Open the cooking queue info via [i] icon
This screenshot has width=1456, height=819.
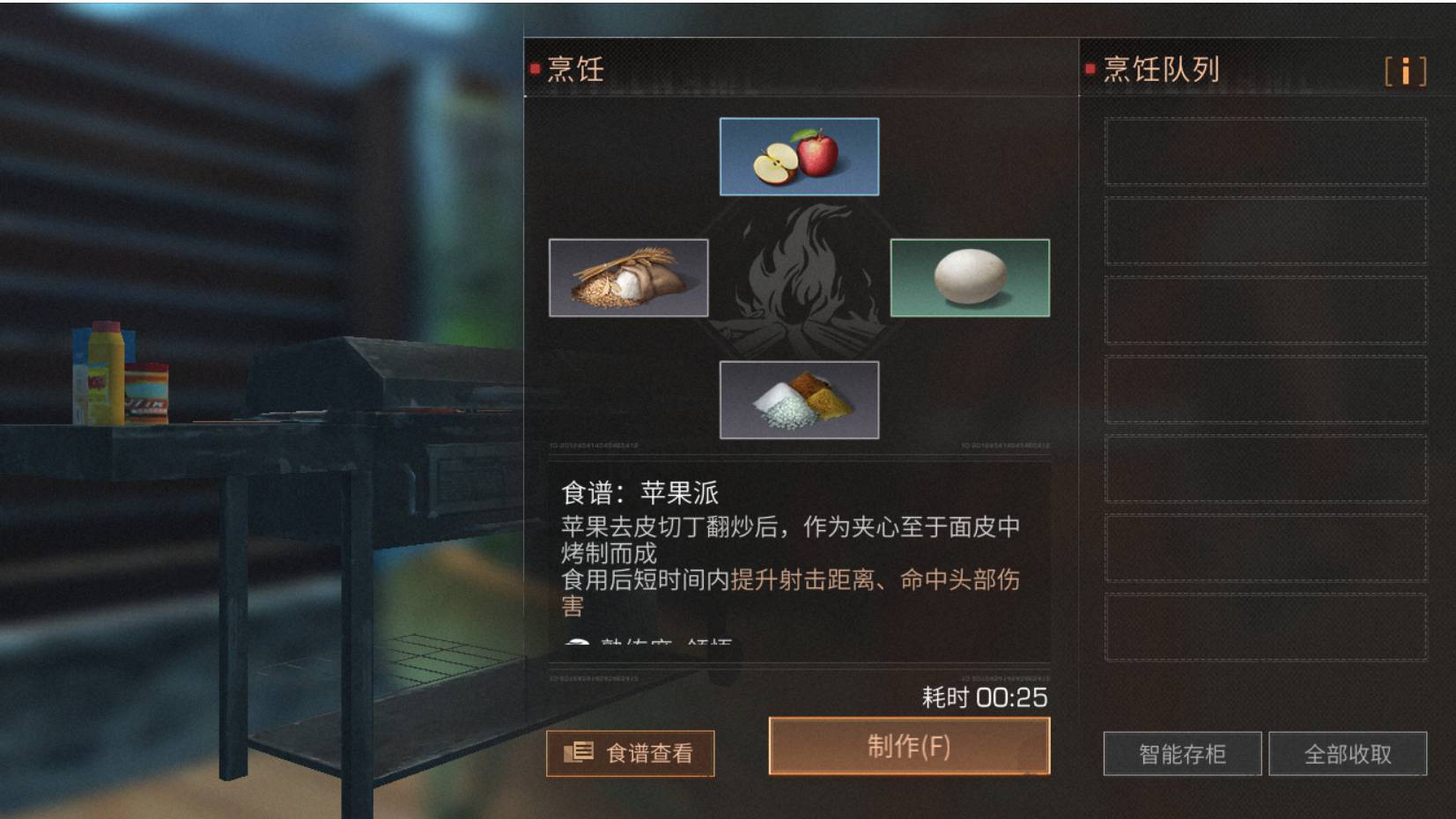tap(1407, 73)
